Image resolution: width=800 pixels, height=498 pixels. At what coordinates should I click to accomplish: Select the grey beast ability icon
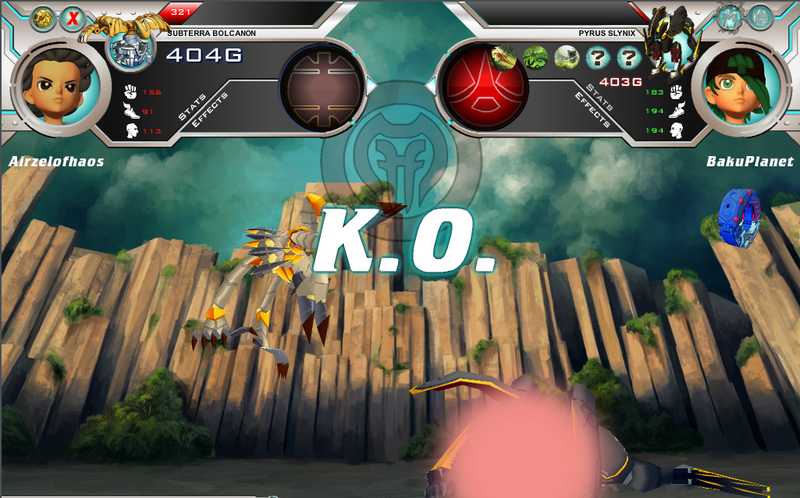tap(566, 57)
